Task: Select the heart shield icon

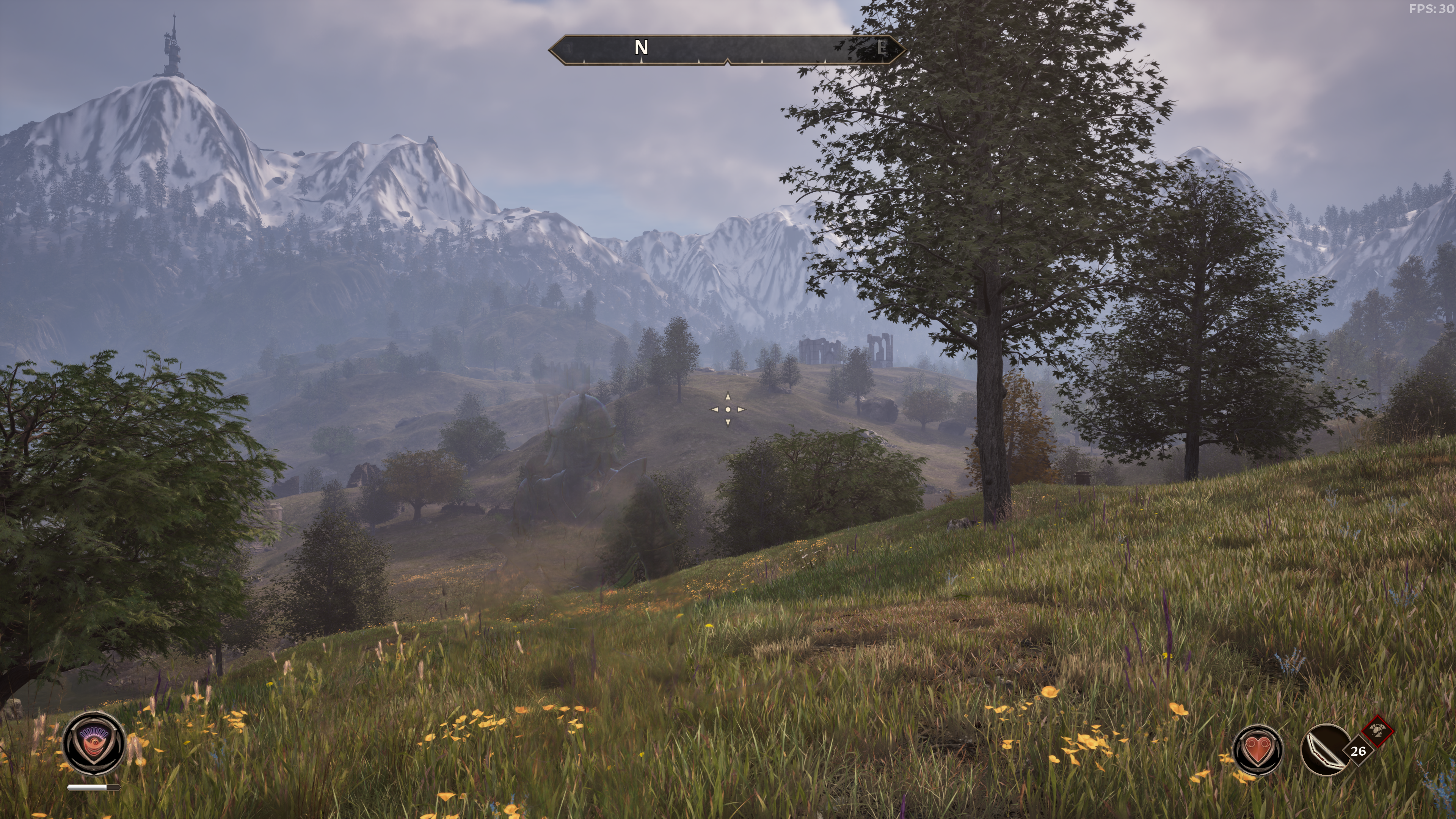Action: tap(1257, 750)
